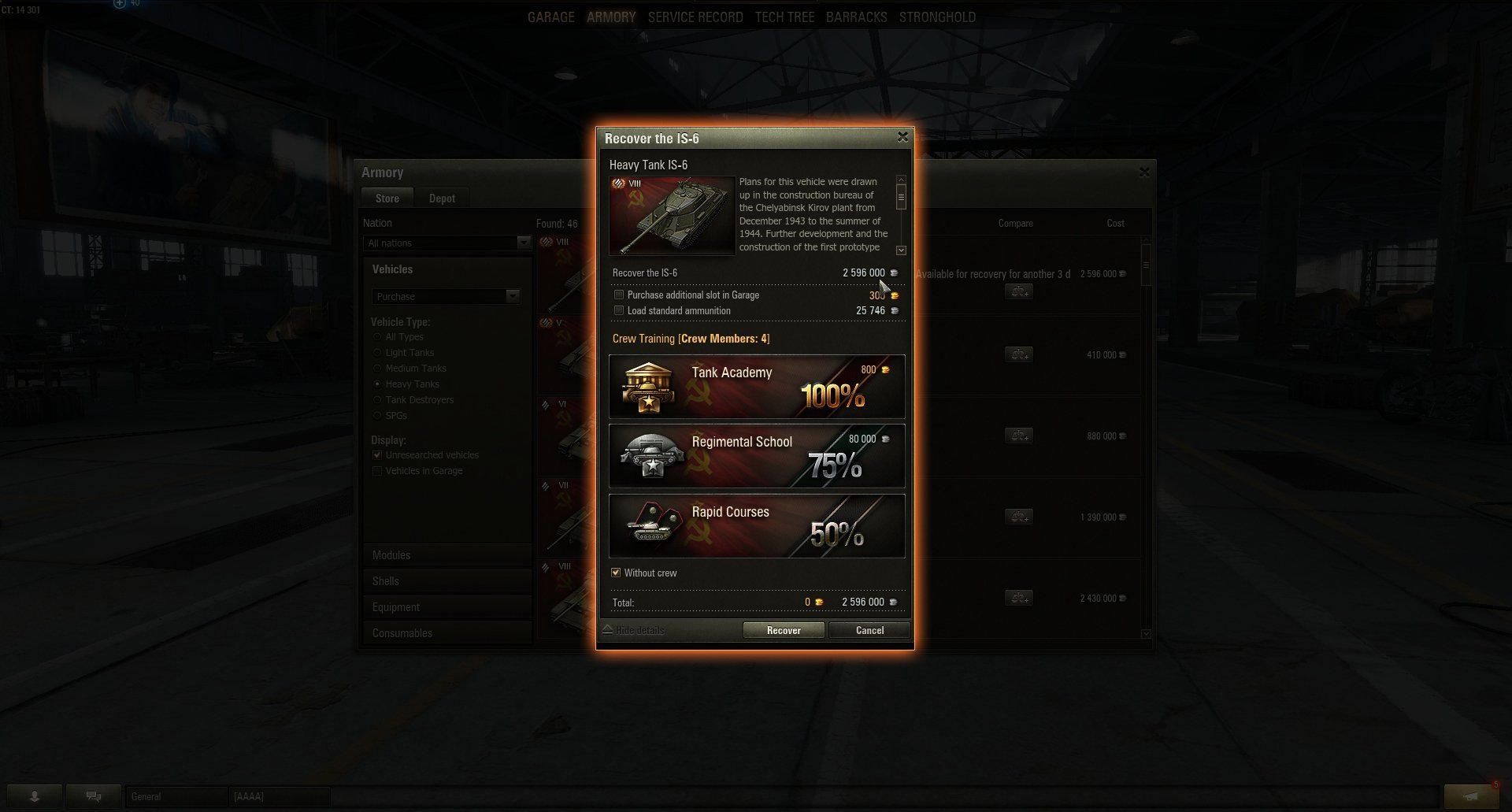Toggle the Without crew checkbox
This screenshot has height=812, width=1512.
pyautogui.click(x=616, y=573)
